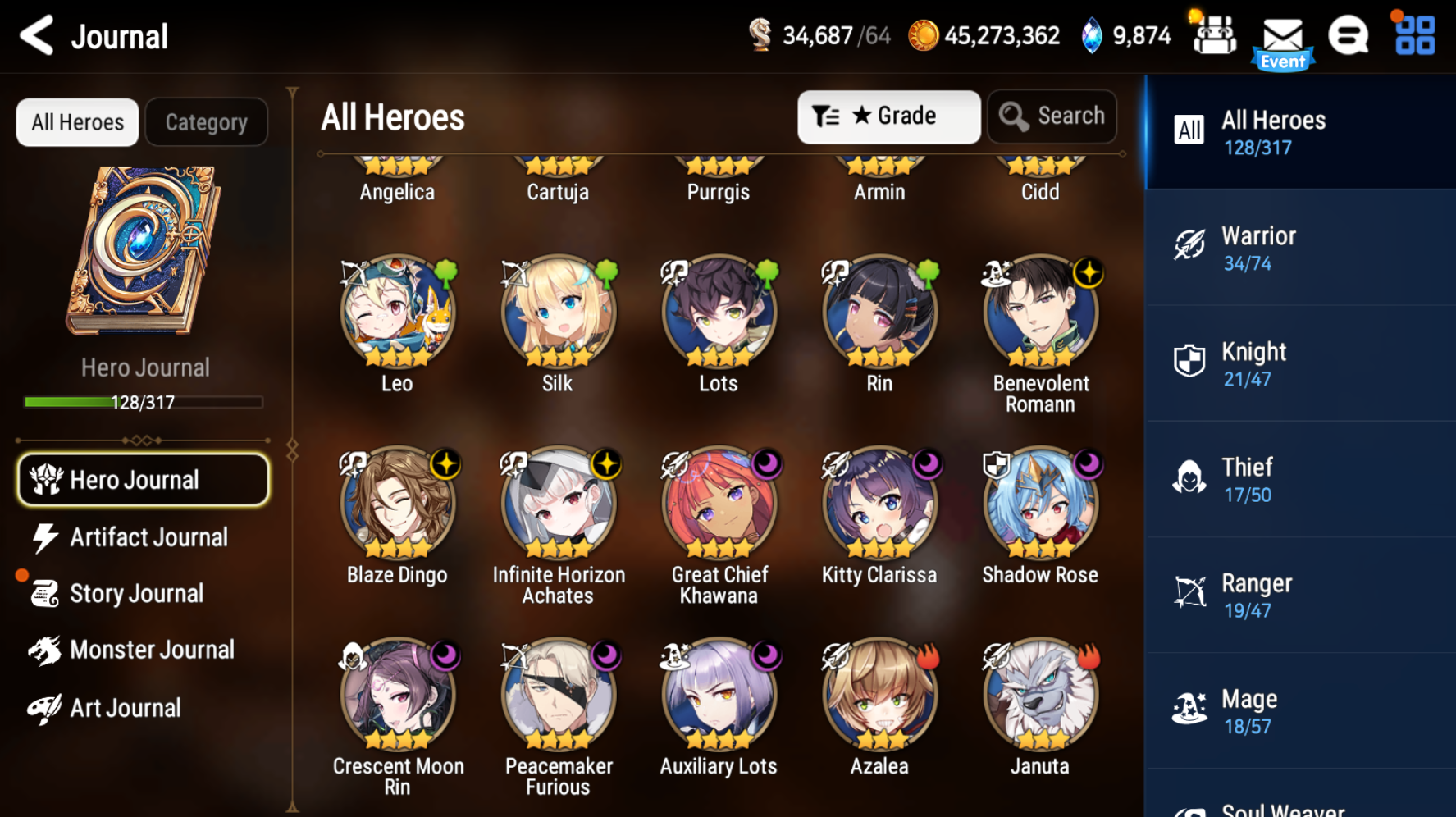
Task: Open the inventory bag icon
Action: coord(1214,35)
